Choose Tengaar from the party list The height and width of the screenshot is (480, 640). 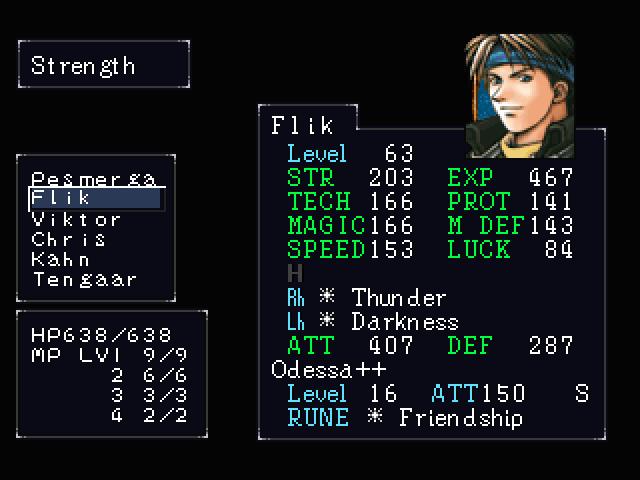click(85, 279)
